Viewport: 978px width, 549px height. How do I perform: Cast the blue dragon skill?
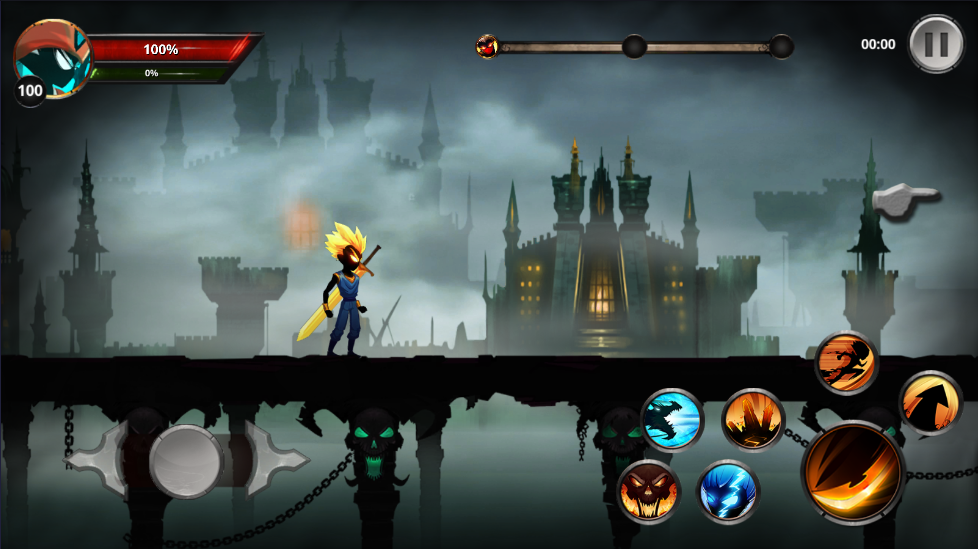[x=672, y=420]
